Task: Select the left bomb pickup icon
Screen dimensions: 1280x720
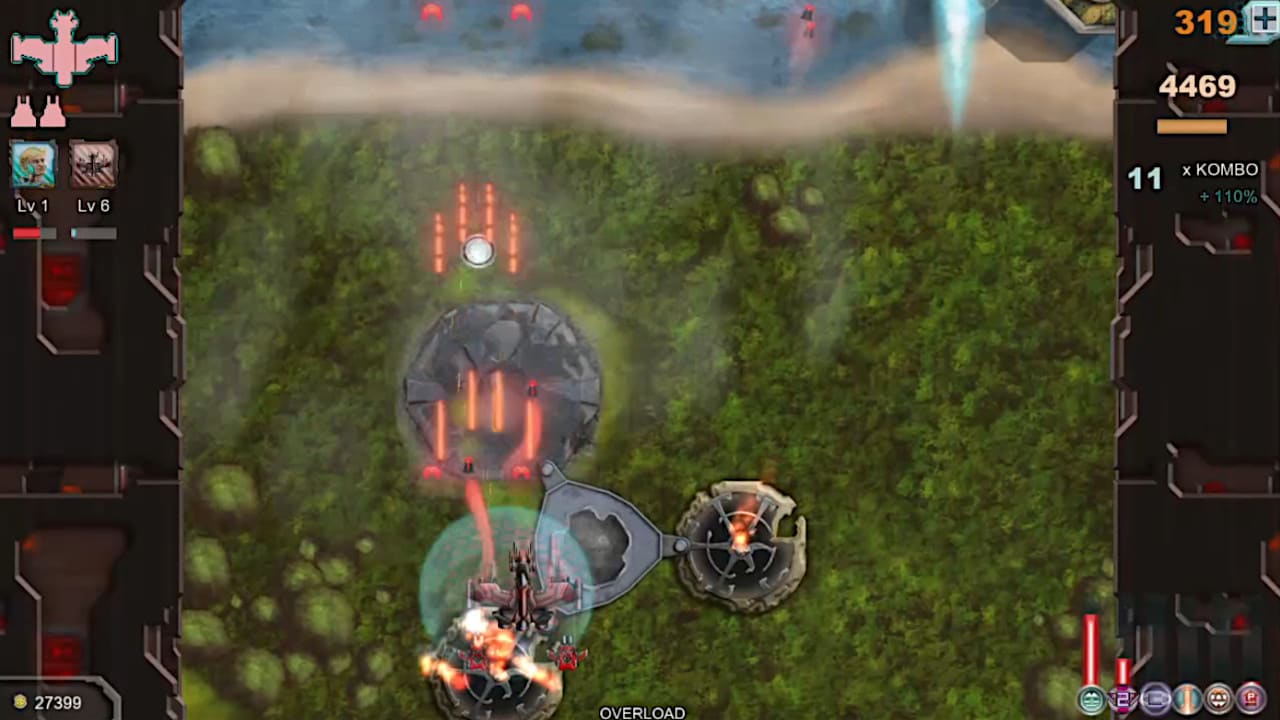Action: 25,110
